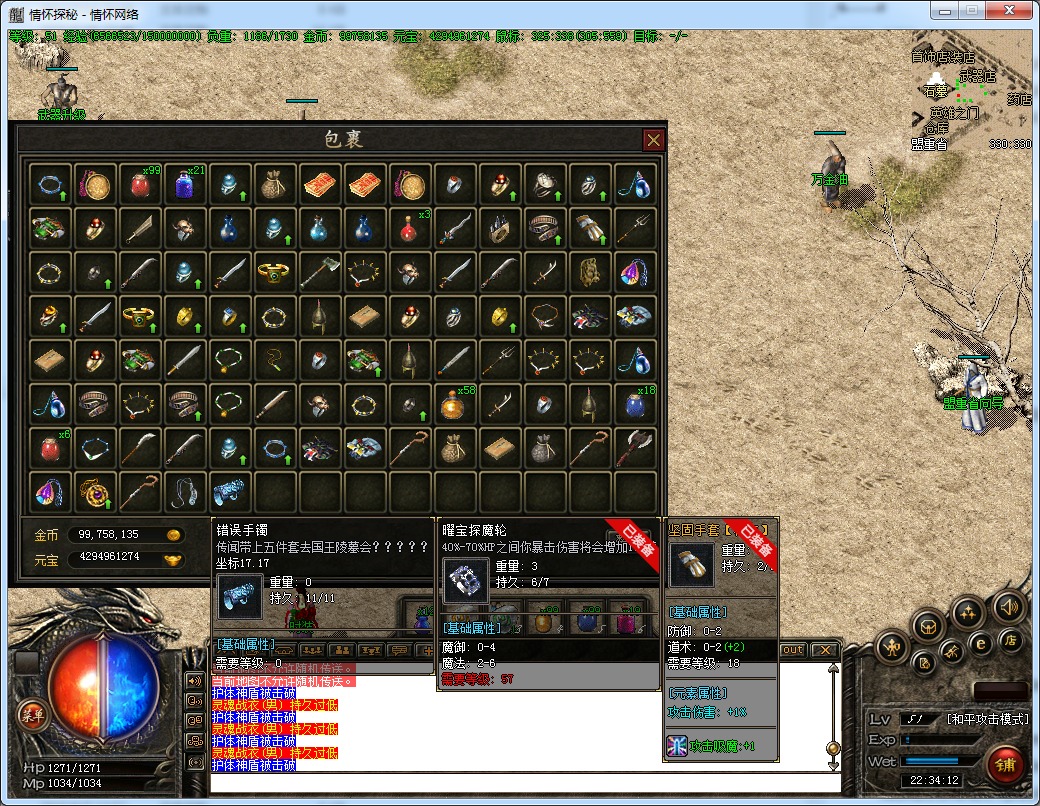Select the red potion stack x99
The image size is (1040, 806).
(x=141, y=184)
